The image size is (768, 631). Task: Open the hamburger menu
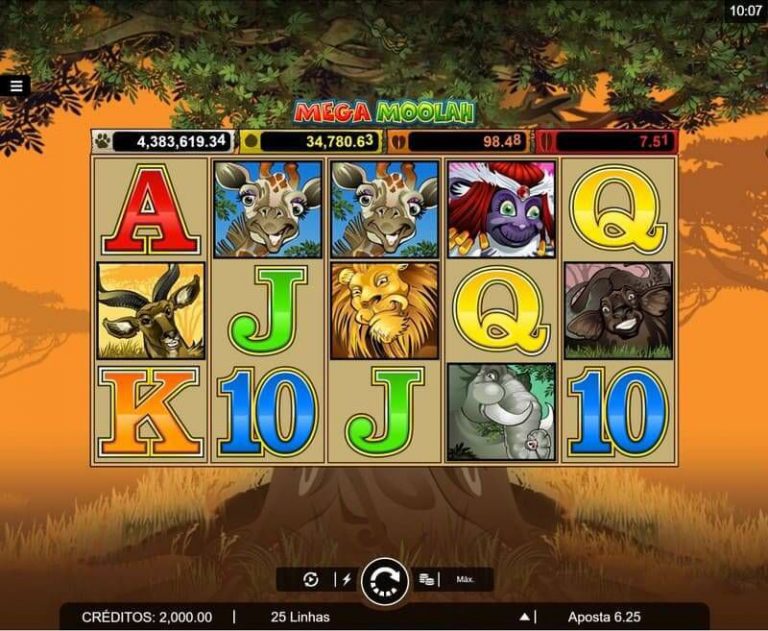[x=16, y=86]
